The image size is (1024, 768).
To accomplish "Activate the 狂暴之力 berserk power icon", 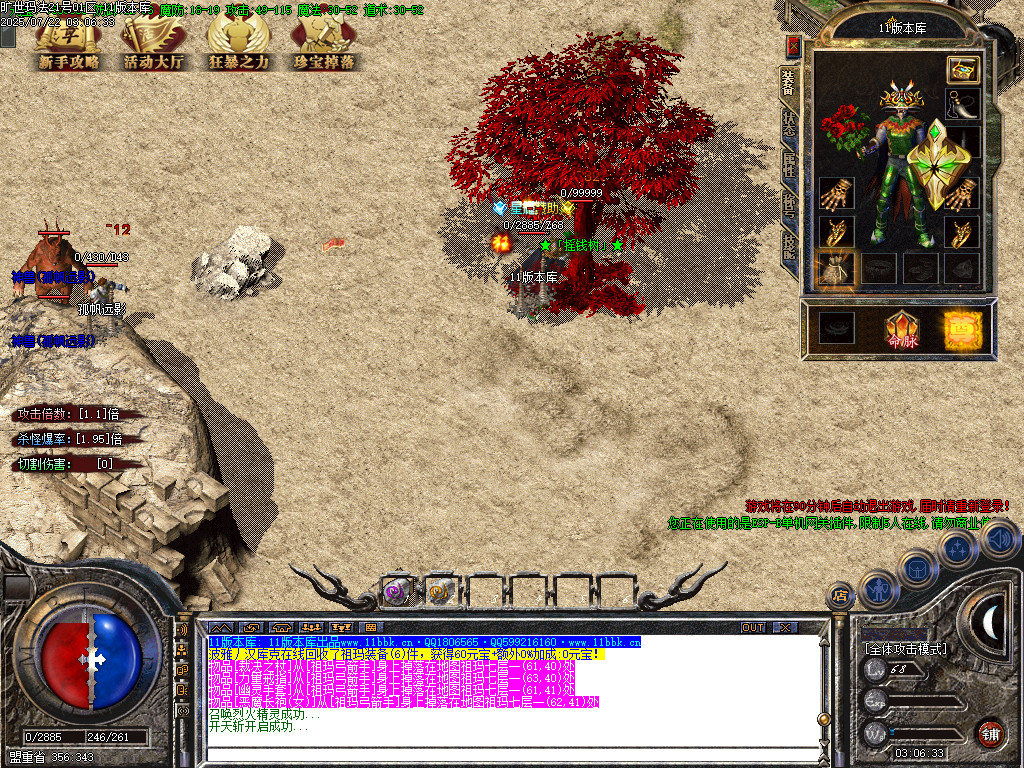I will (239, 44).
